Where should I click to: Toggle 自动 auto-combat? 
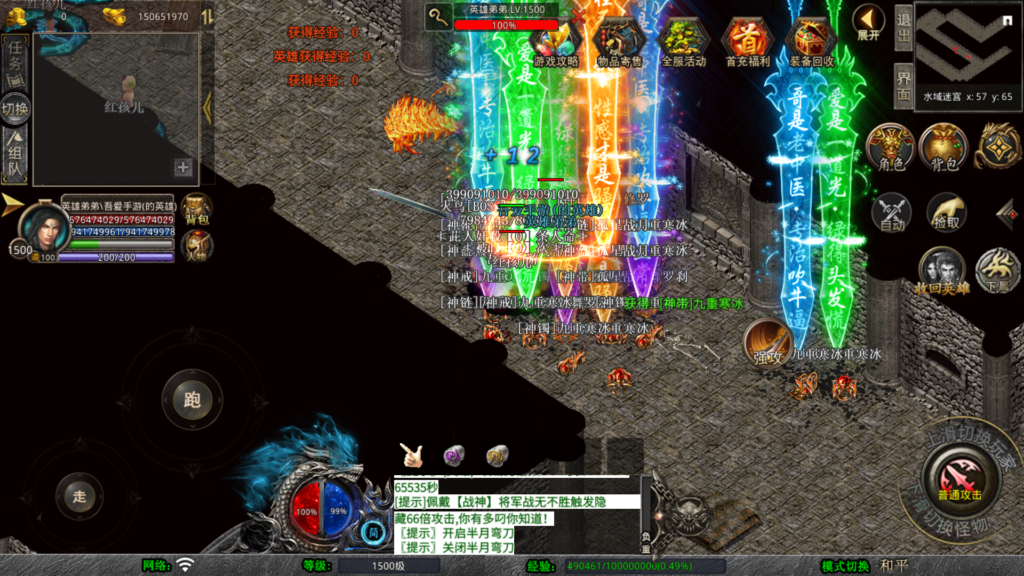[891, 212]
